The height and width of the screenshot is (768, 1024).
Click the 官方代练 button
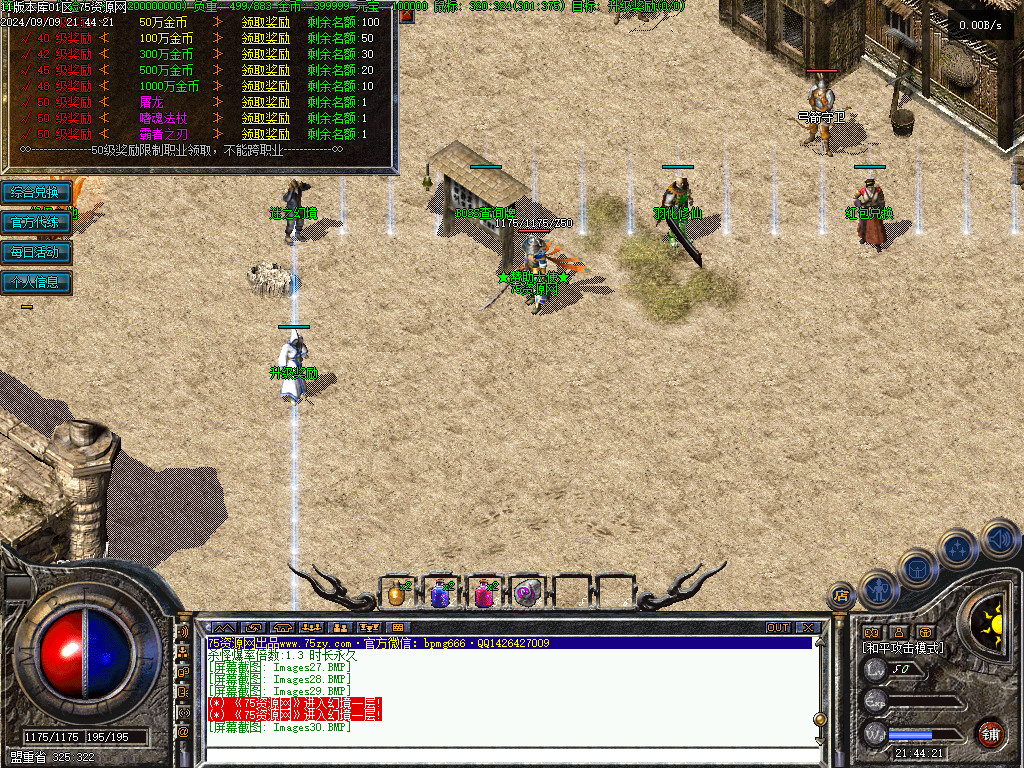(x=36, y=222)
